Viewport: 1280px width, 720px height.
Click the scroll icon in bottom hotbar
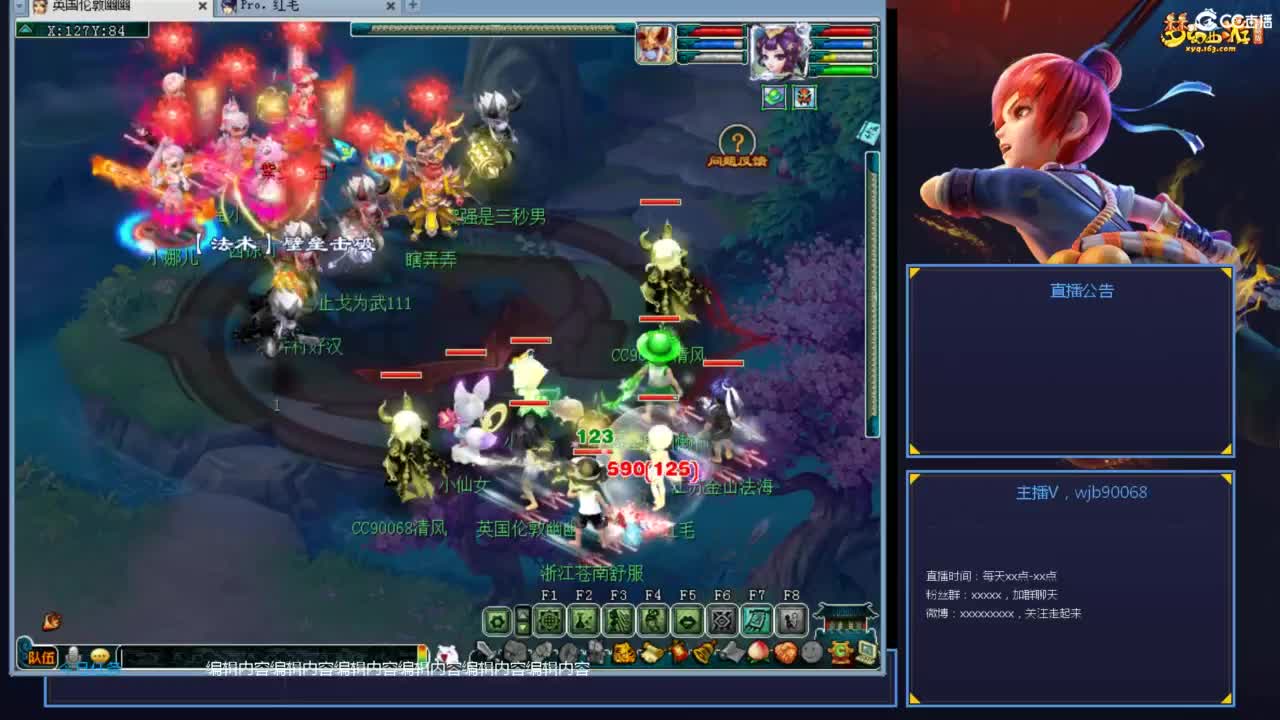[x=652, y=652]
